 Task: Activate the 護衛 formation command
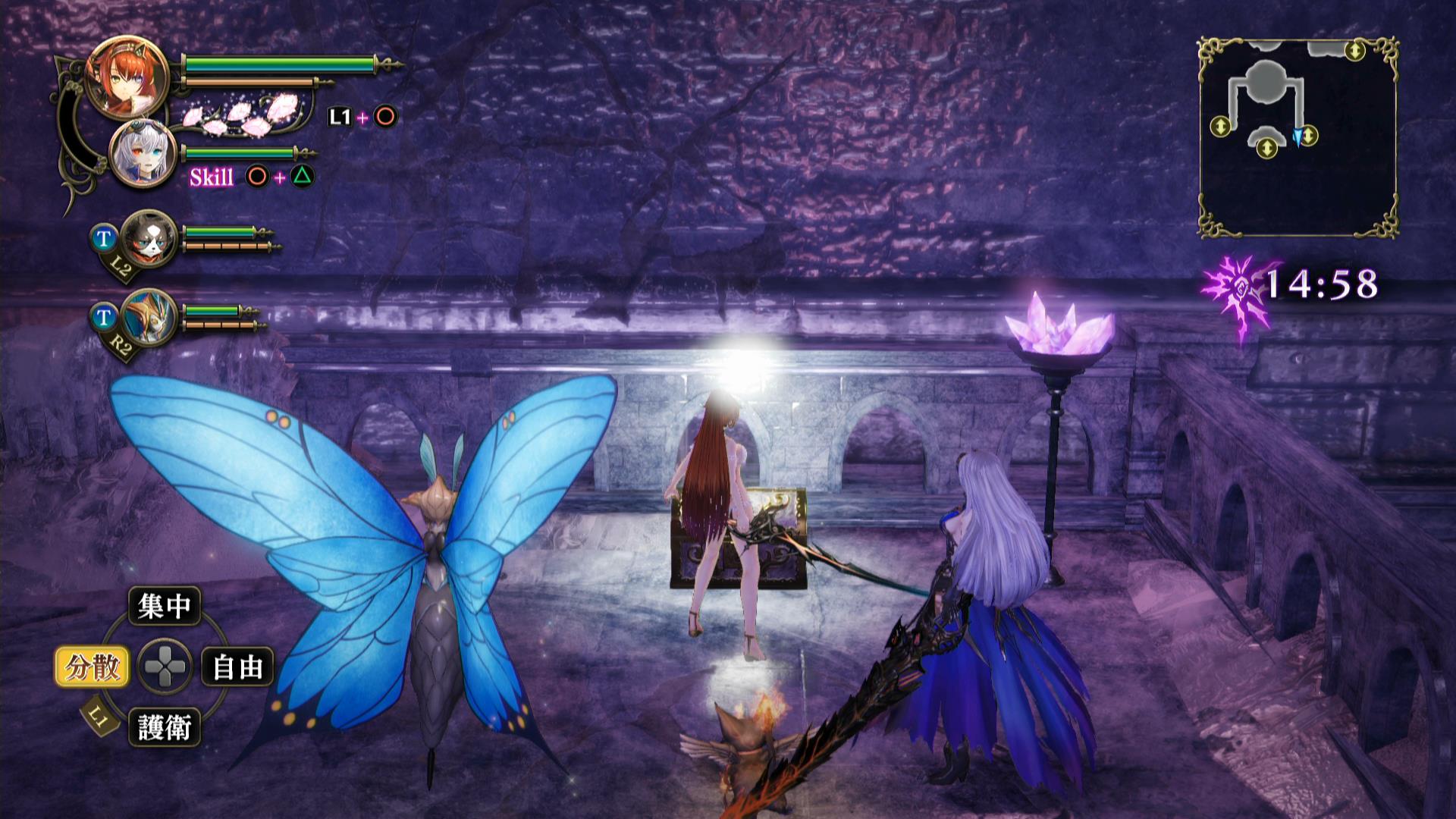click(x=164, y=728)
